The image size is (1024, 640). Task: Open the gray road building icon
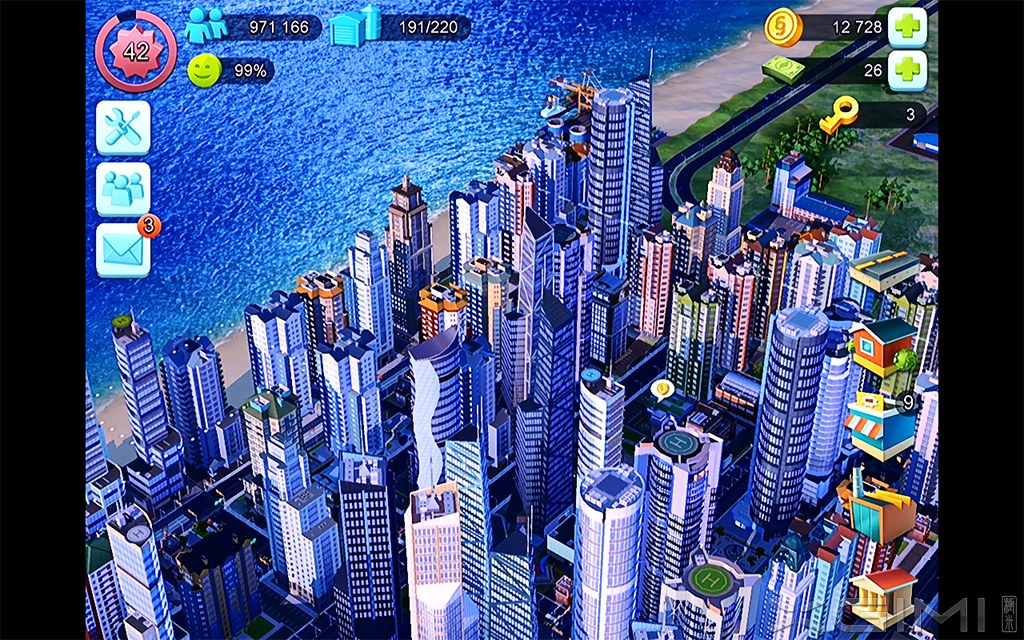tap(886, 270)
